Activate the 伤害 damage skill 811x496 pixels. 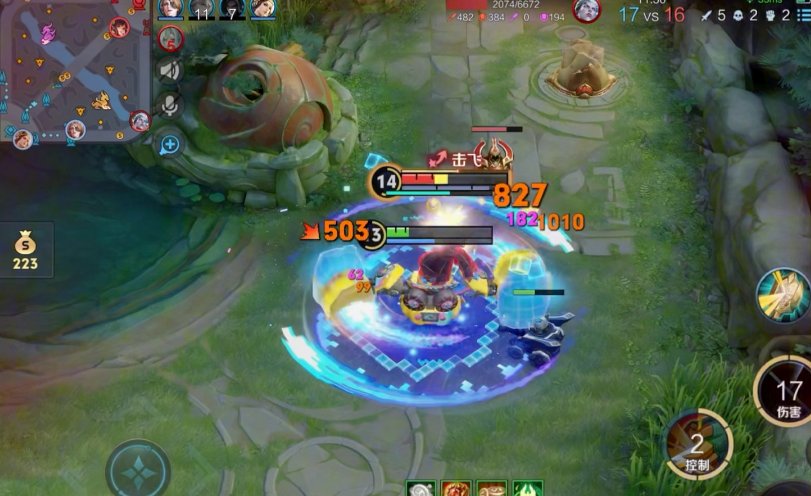(x=787, y=392)
